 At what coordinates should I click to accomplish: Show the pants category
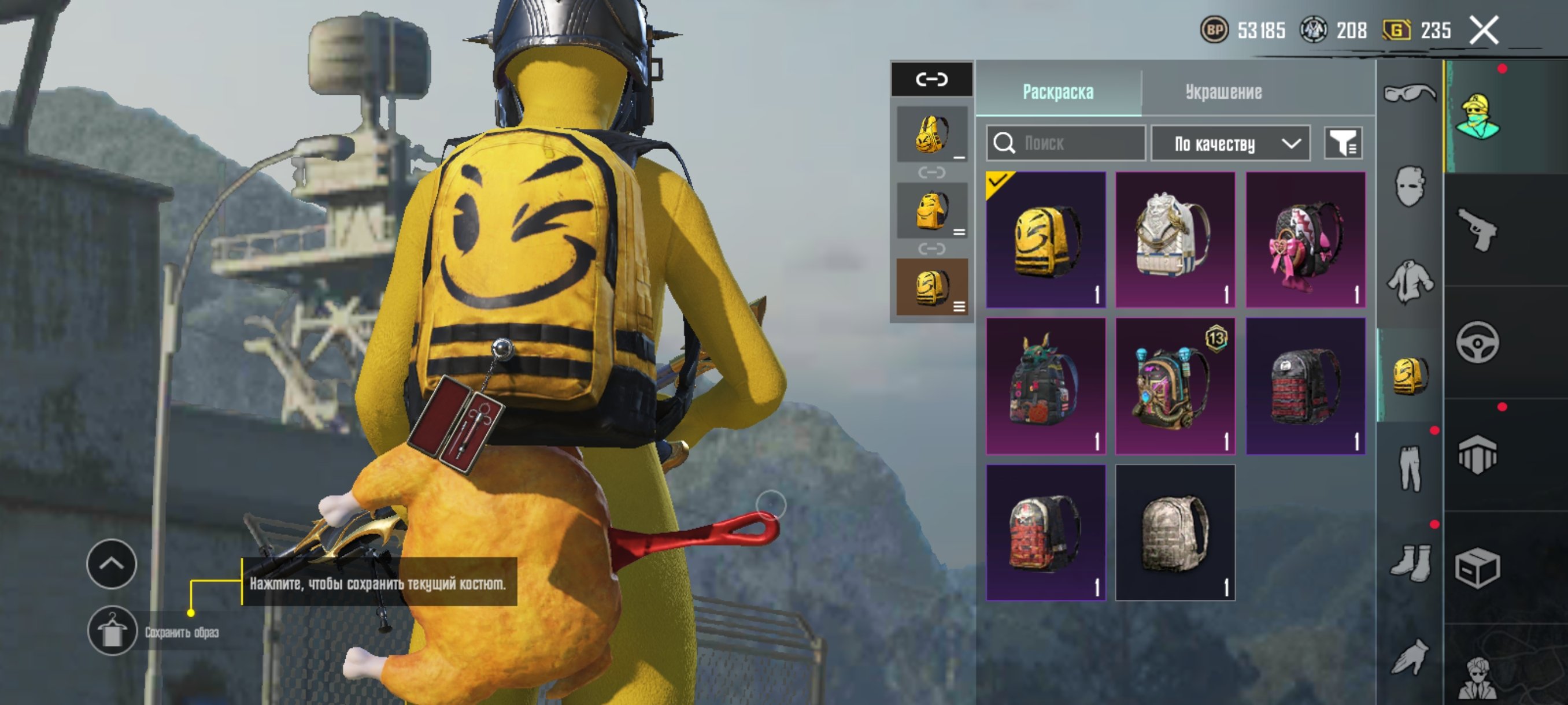click(1410, 467)
